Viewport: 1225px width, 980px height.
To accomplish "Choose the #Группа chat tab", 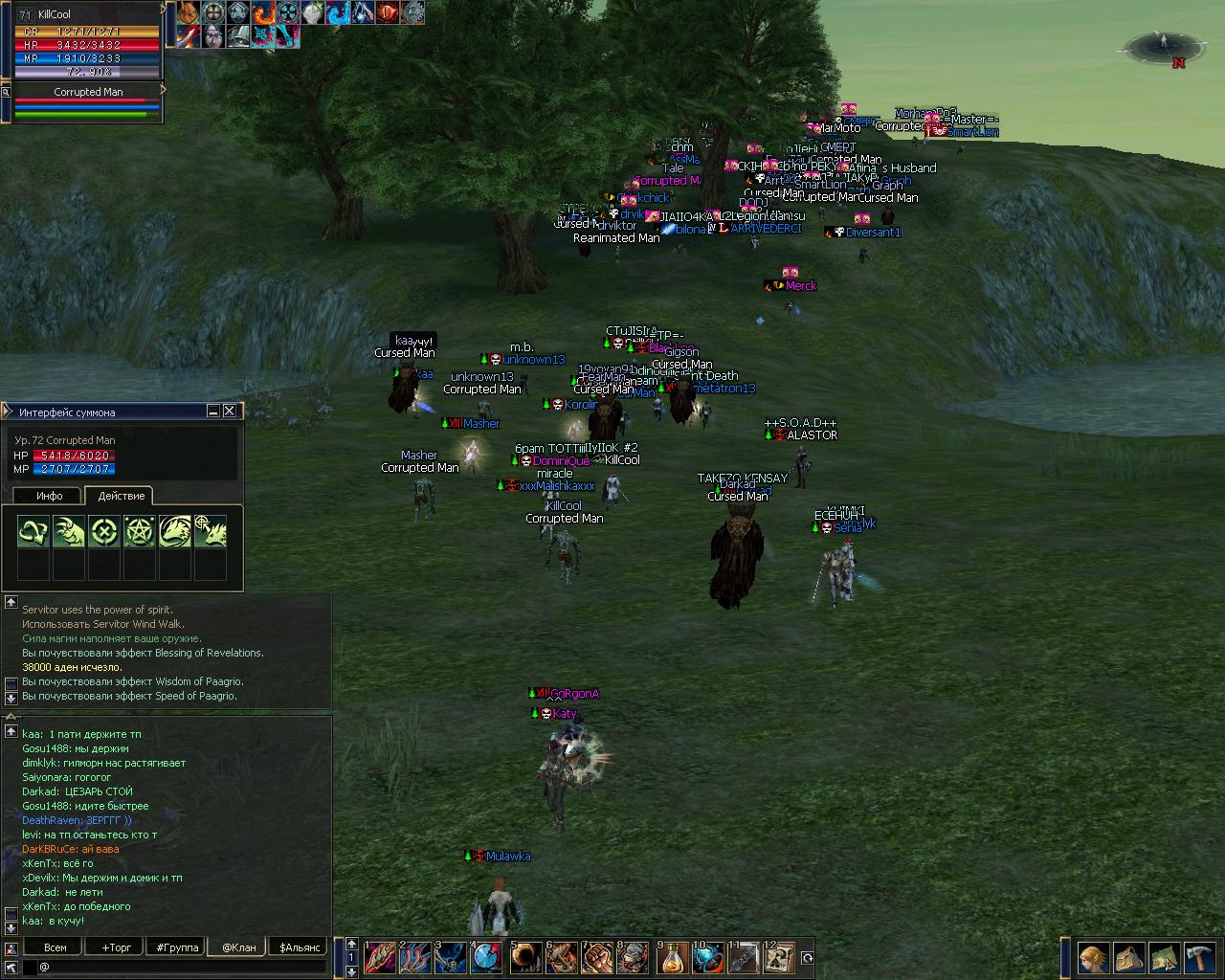I will (178, 947).
